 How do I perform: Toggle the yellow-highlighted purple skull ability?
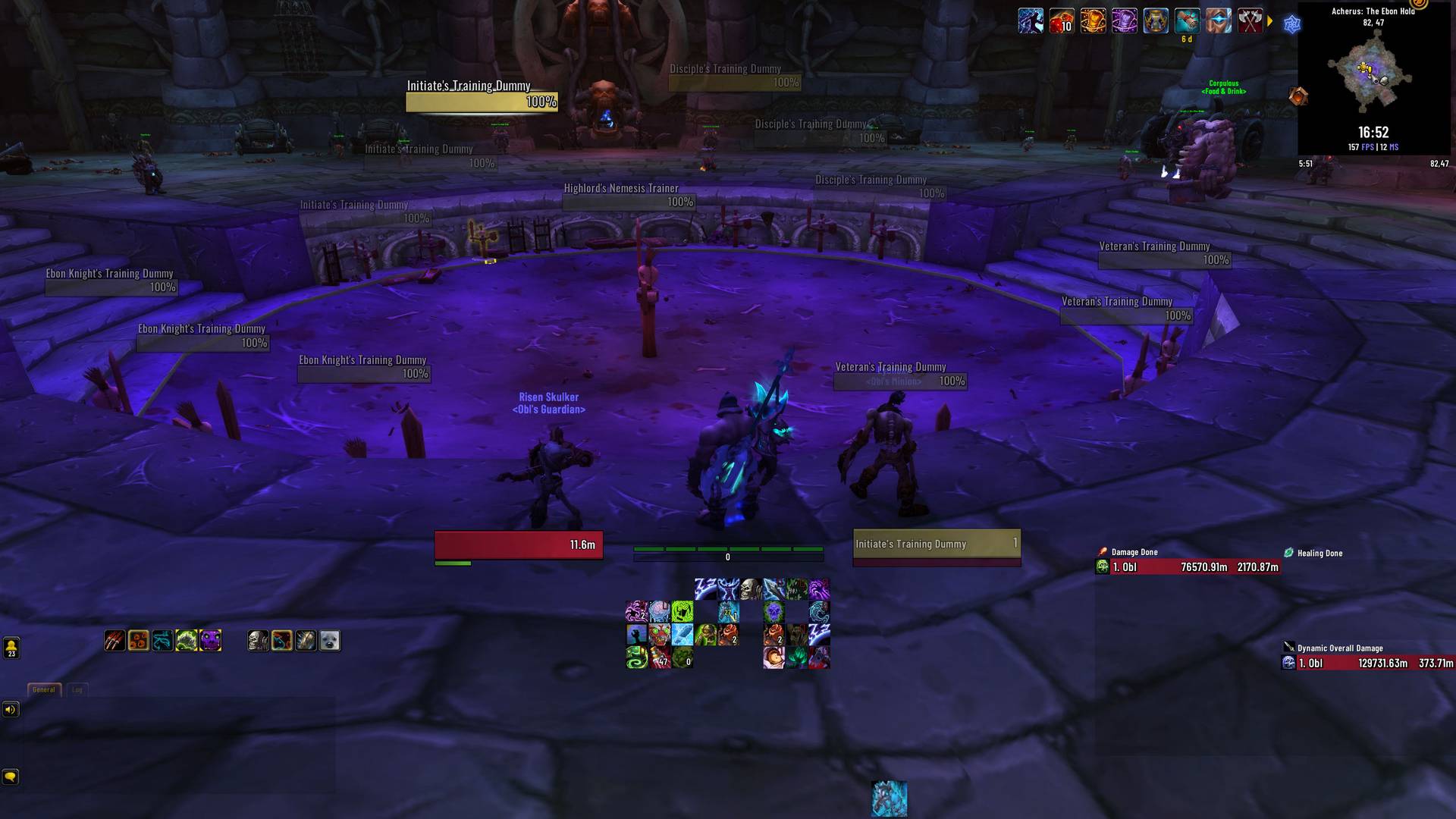click(209, 641)
